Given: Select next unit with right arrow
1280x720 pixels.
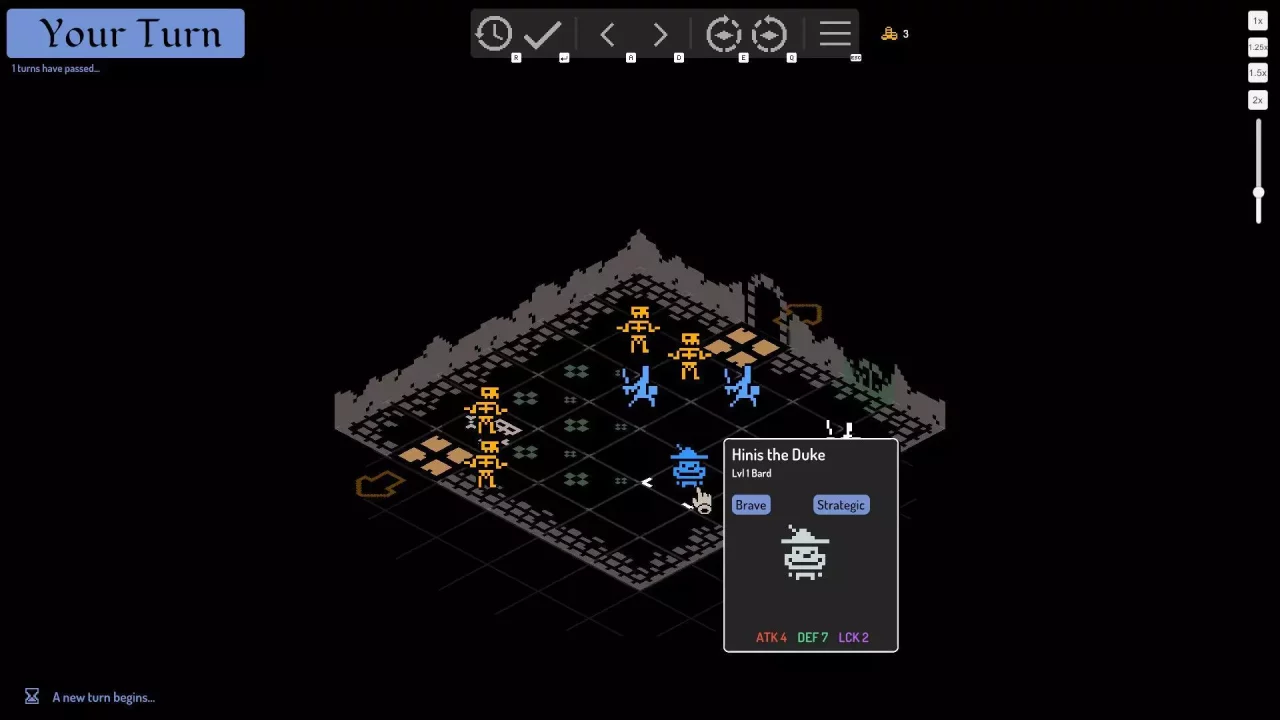Looking at the screenshot, I should (x=660, y=35).
